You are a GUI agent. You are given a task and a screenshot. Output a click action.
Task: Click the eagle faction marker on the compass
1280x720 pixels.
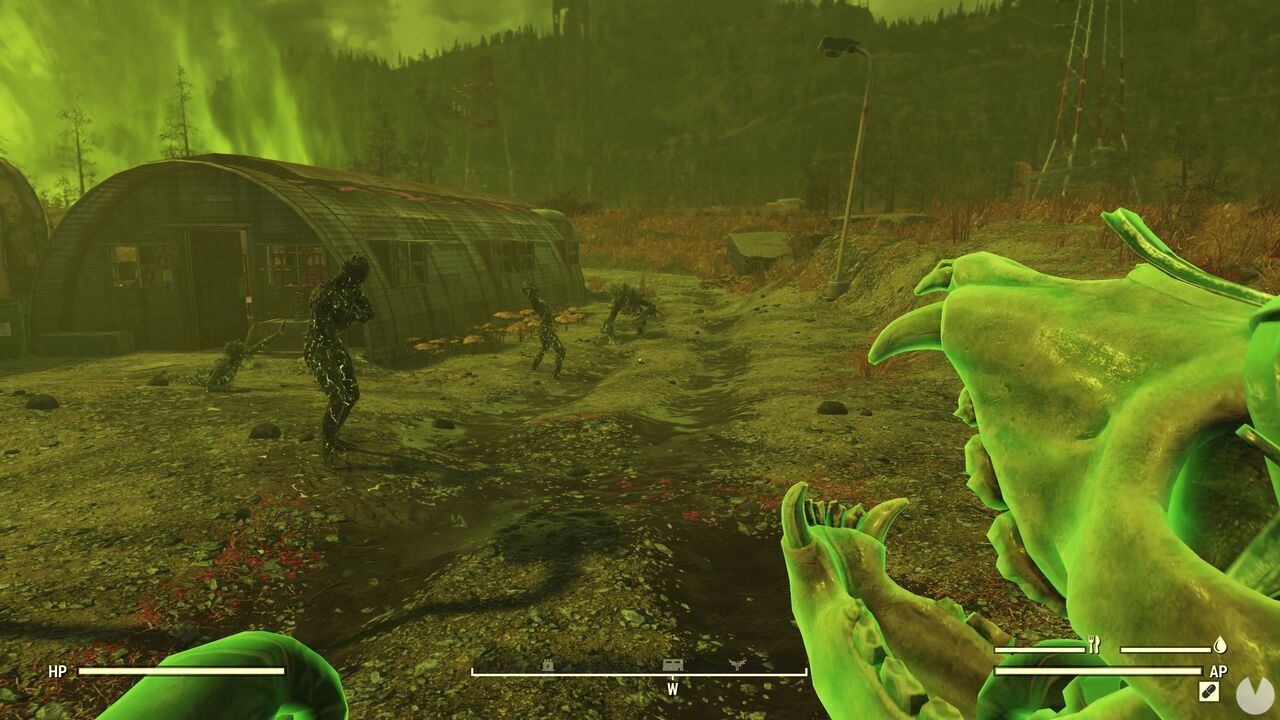pos(738,664)
